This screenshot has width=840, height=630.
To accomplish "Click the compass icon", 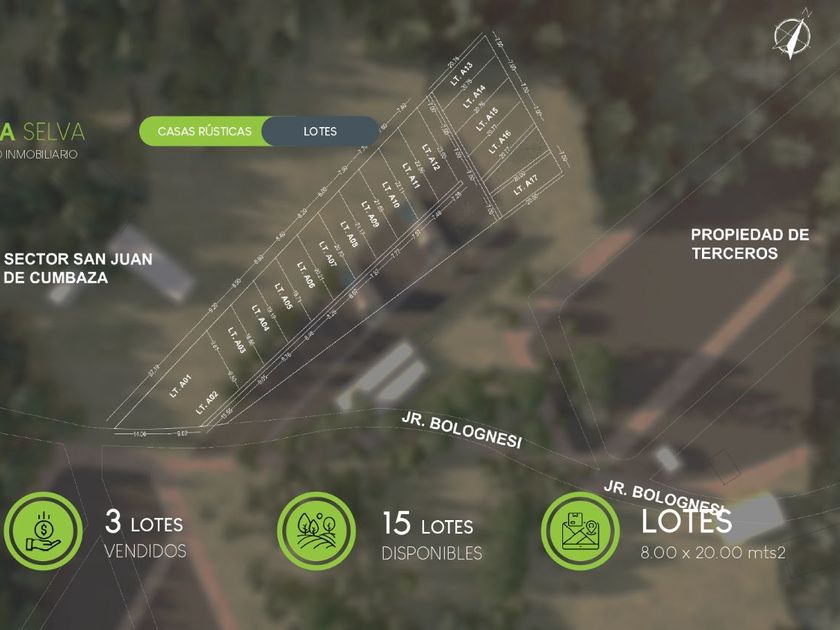I will click(x=791, y=37).
